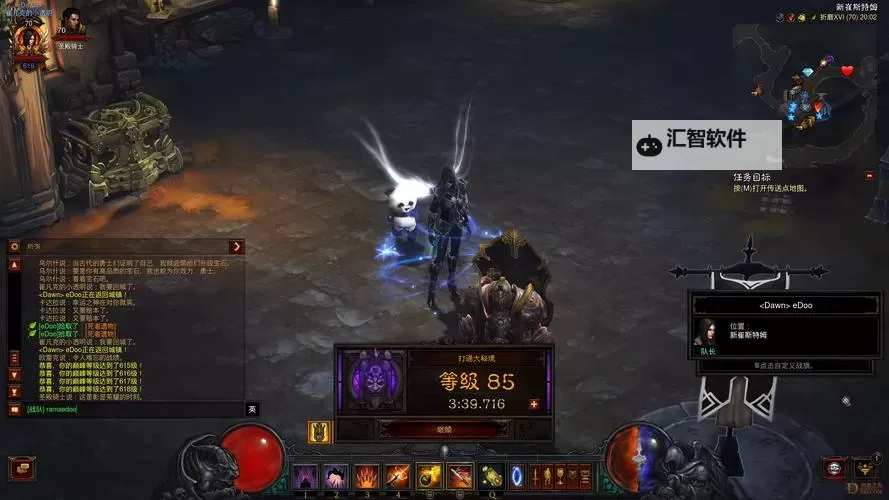
Task: Click the 汇智软件 overlay logo
Action: (706, 140)
